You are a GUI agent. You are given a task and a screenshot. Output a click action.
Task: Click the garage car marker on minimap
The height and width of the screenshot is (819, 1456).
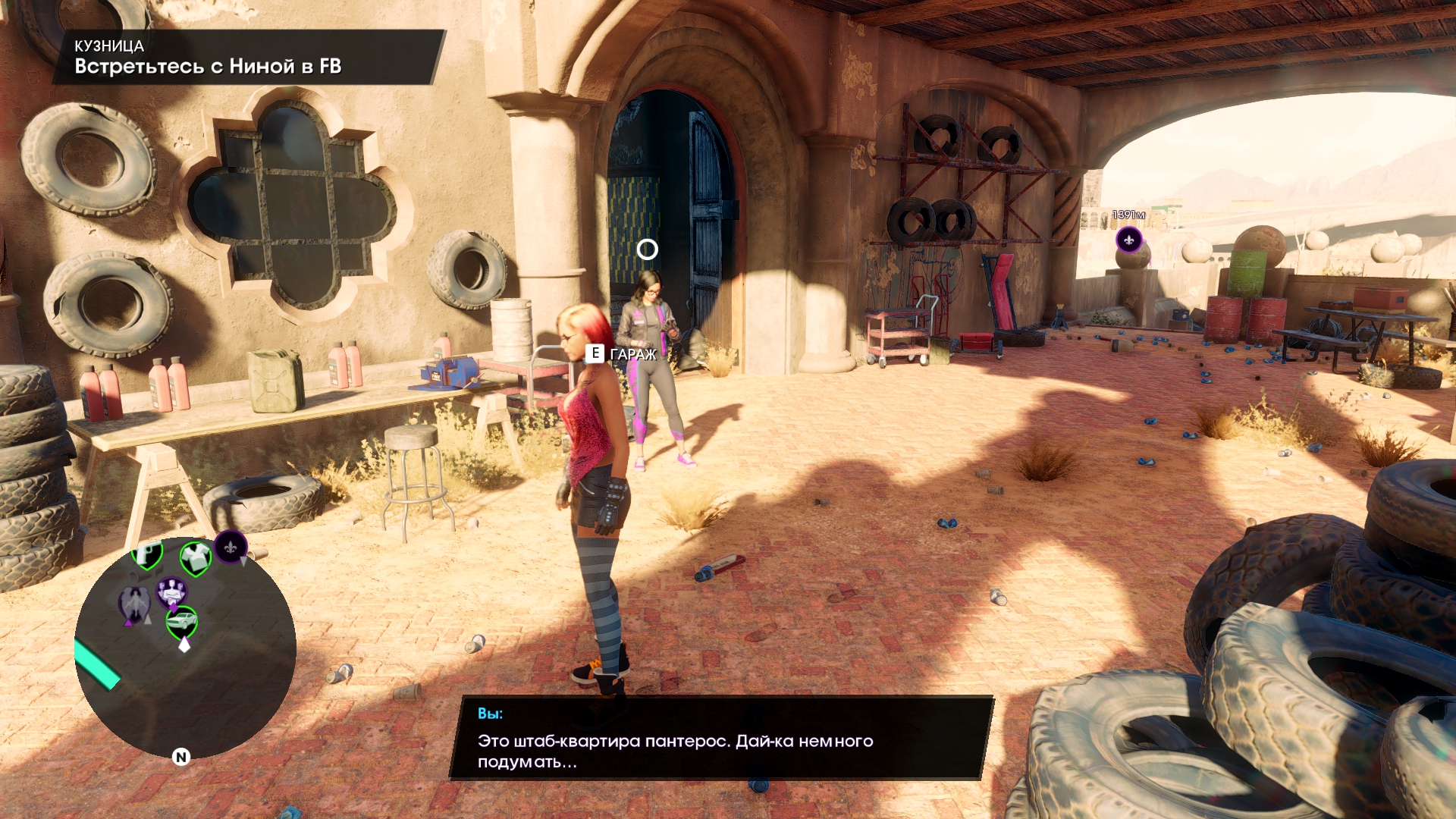[182, 623]
